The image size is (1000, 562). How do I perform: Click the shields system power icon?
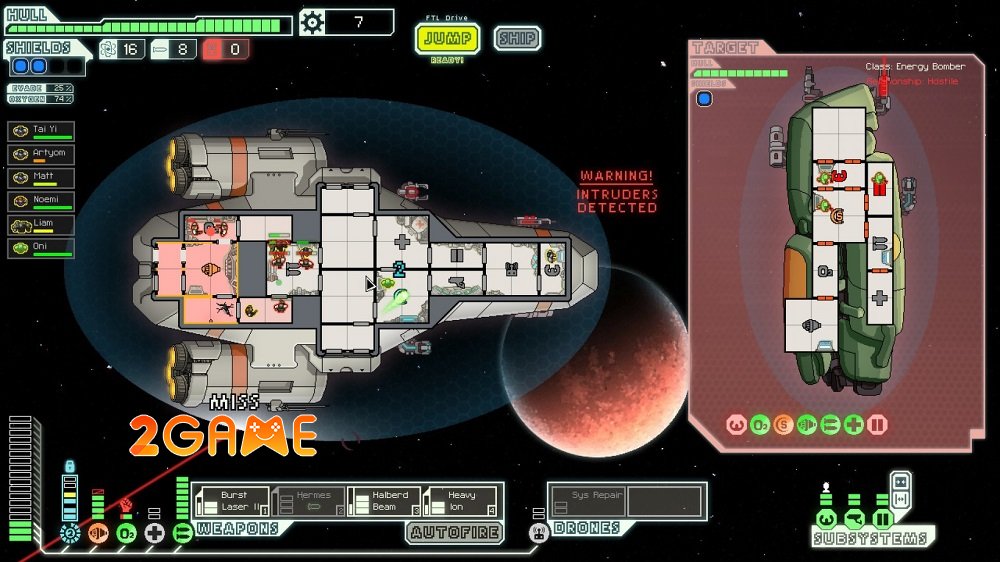(x=69, y=533)
